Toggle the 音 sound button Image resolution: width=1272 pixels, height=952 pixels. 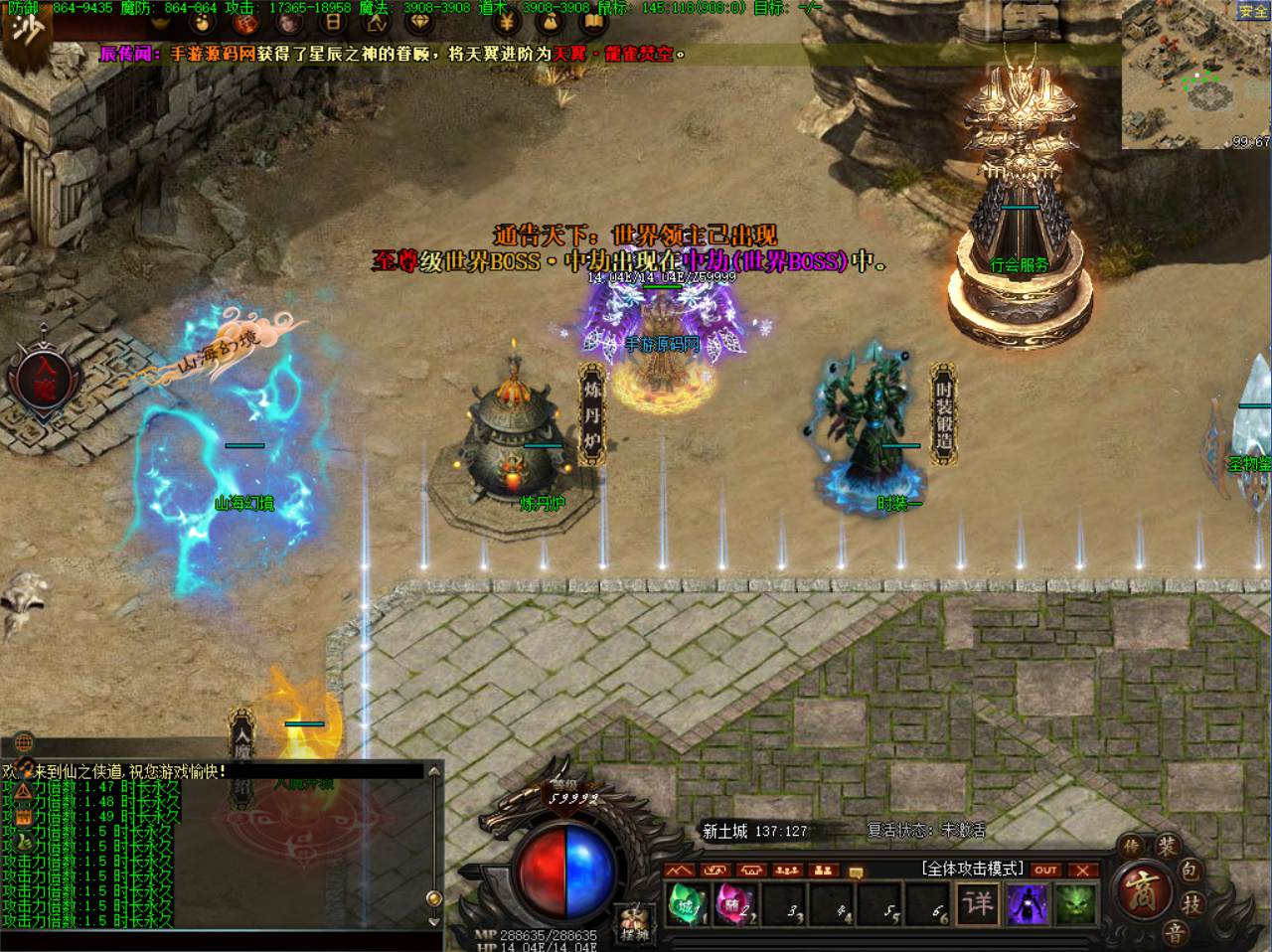point(1175,932)
